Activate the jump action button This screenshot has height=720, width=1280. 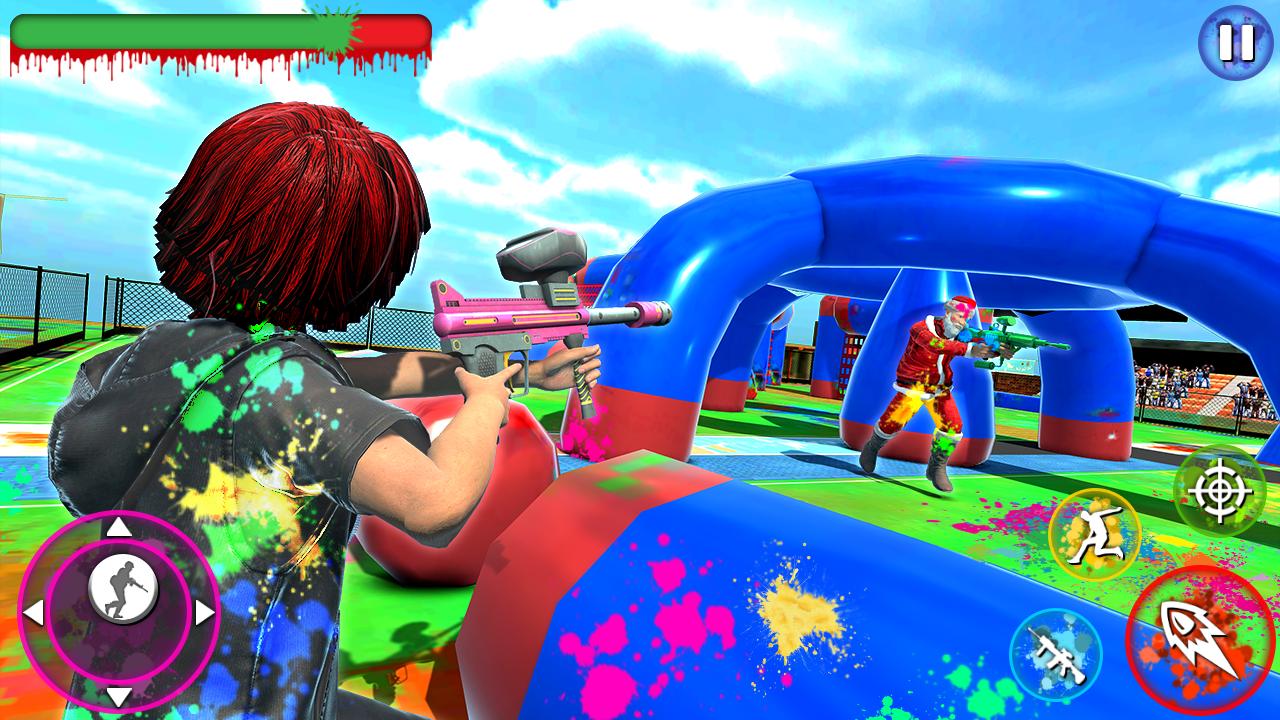point(1094,534)
